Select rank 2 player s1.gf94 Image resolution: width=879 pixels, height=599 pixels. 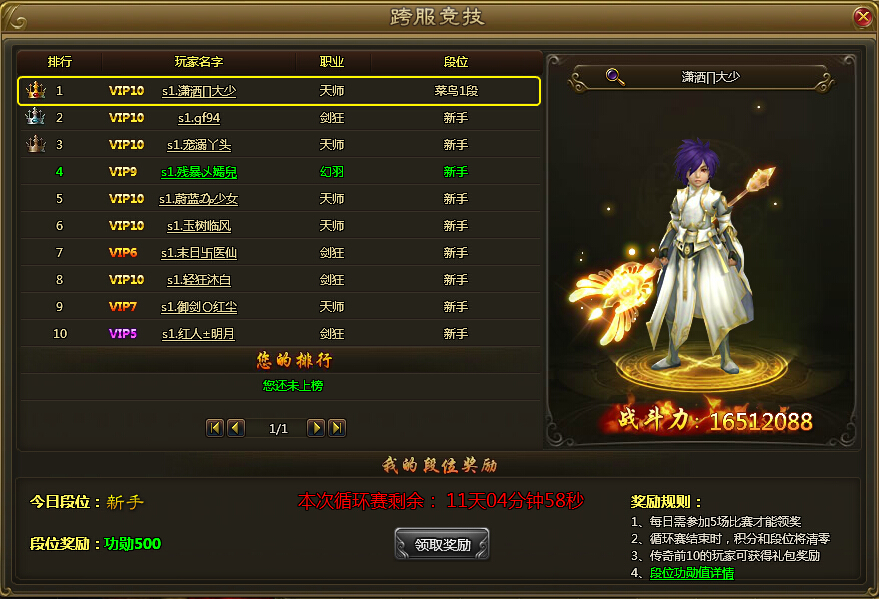click(x=191, y=118)
